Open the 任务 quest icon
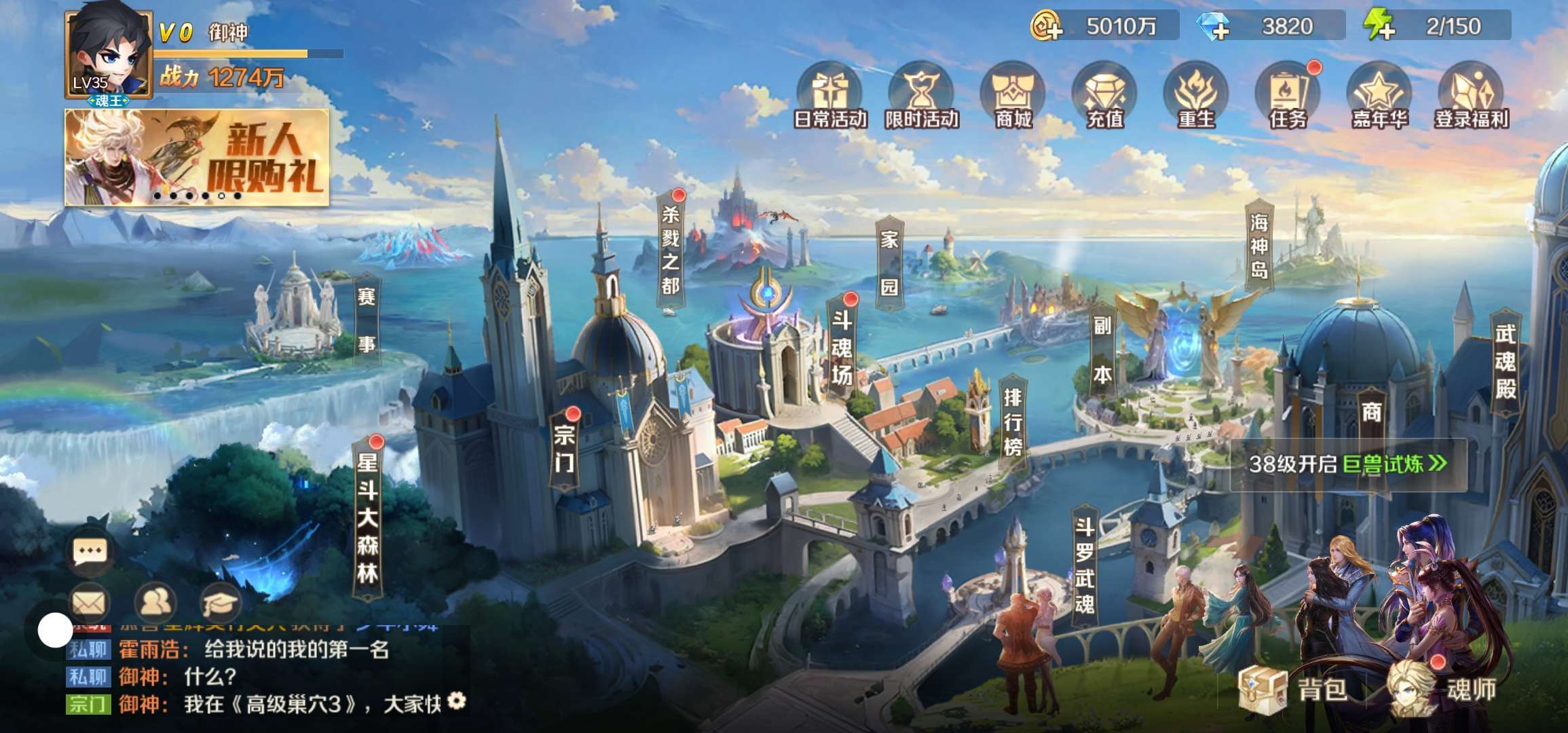 click(x=1288, y=96)
